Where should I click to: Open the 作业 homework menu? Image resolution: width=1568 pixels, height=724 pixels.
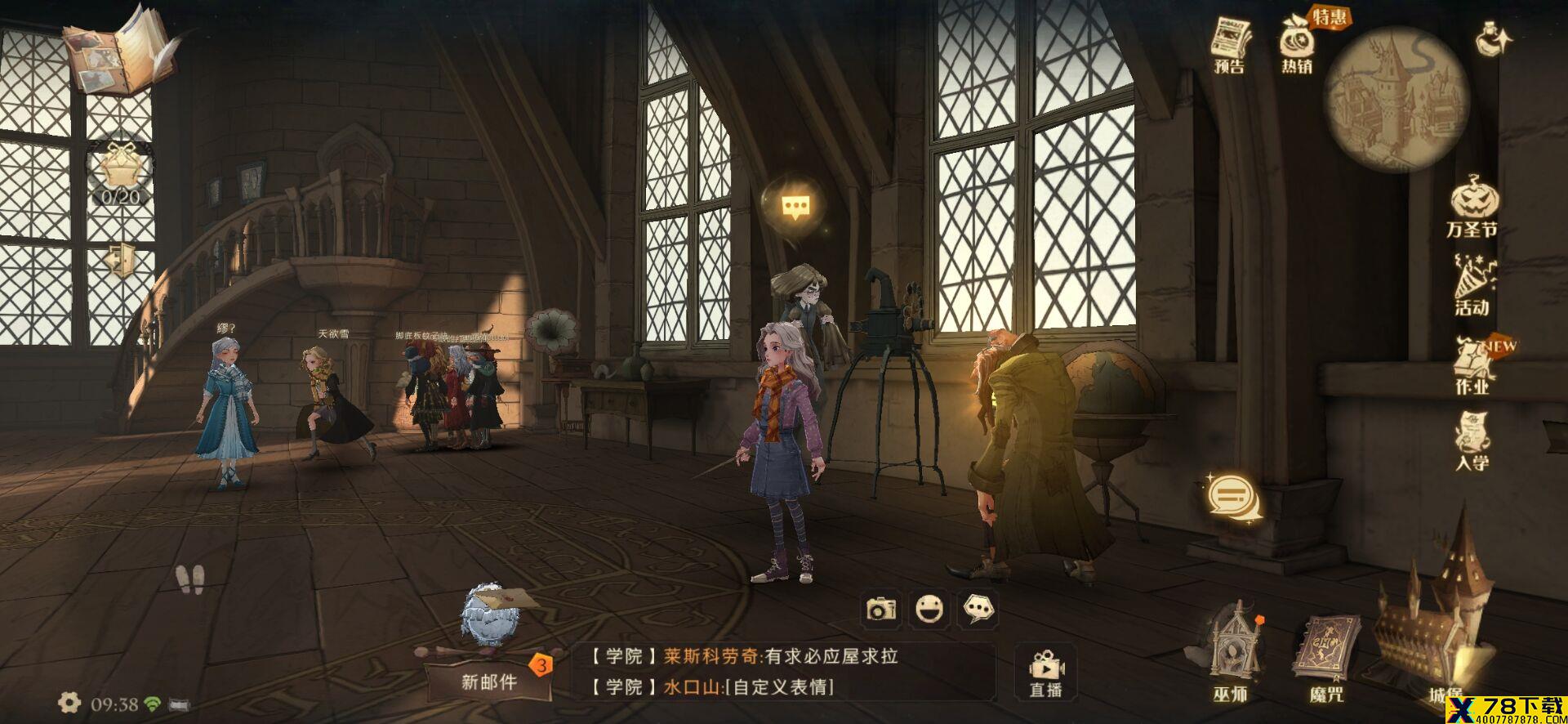(x=1473, y=365)
